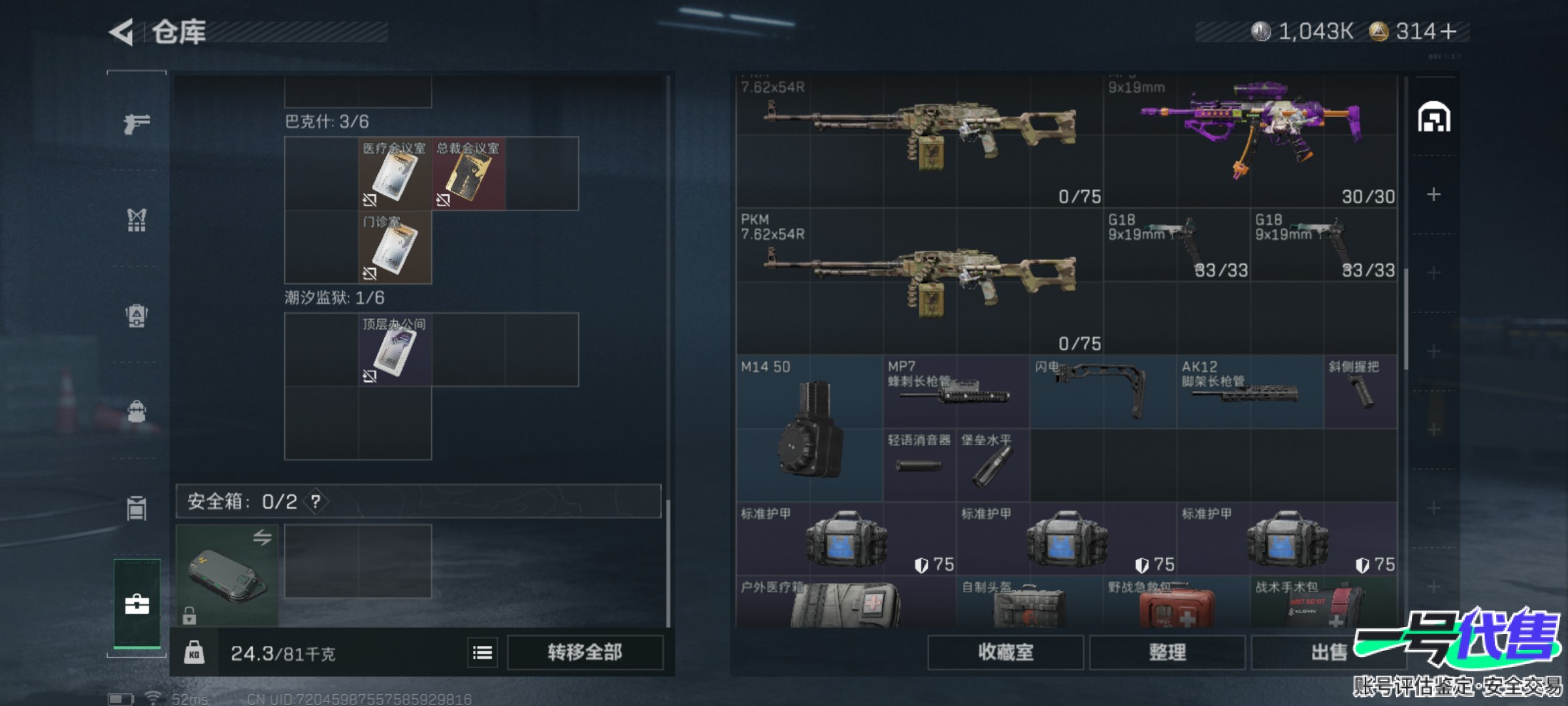Select the 轻语消音器 suppressor
The height and width of the screenshot is (706, 1568).
[919, 464]
